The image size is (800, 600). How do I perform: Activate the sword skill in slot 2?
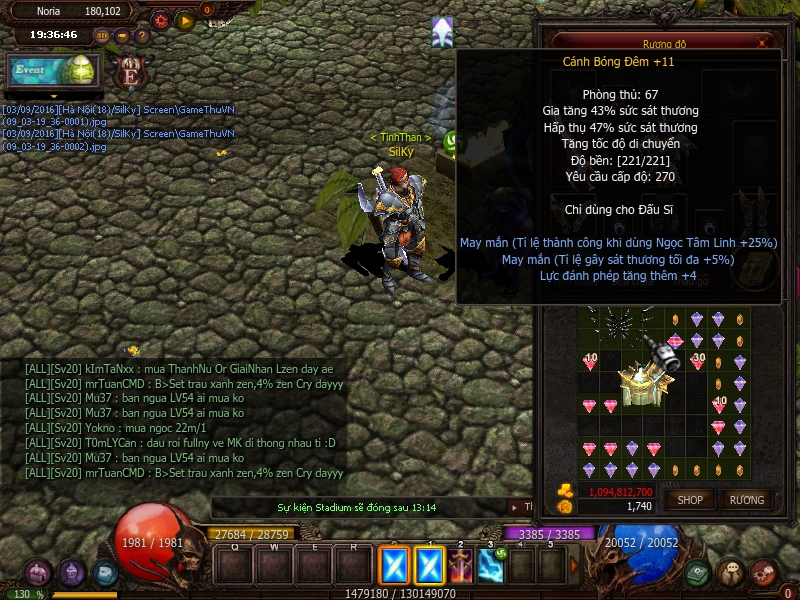pyautogui.click(x=461, y=566)
